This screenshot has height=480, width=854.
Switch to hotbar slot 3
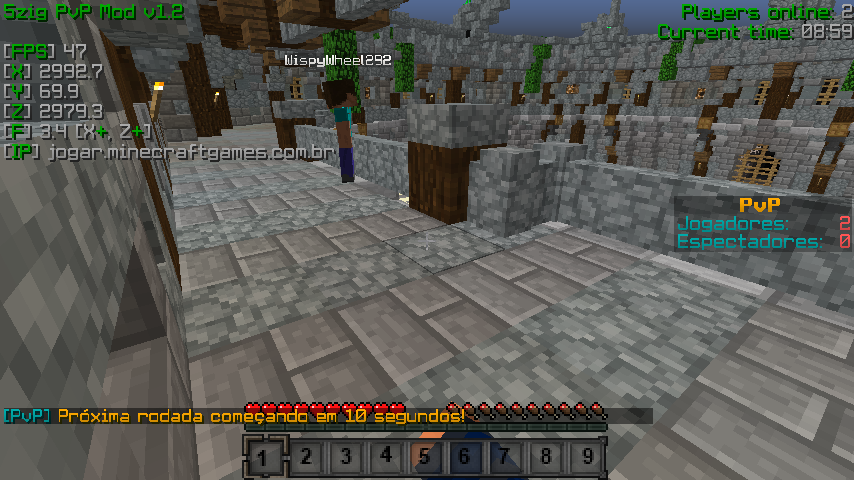click(345, 458)
